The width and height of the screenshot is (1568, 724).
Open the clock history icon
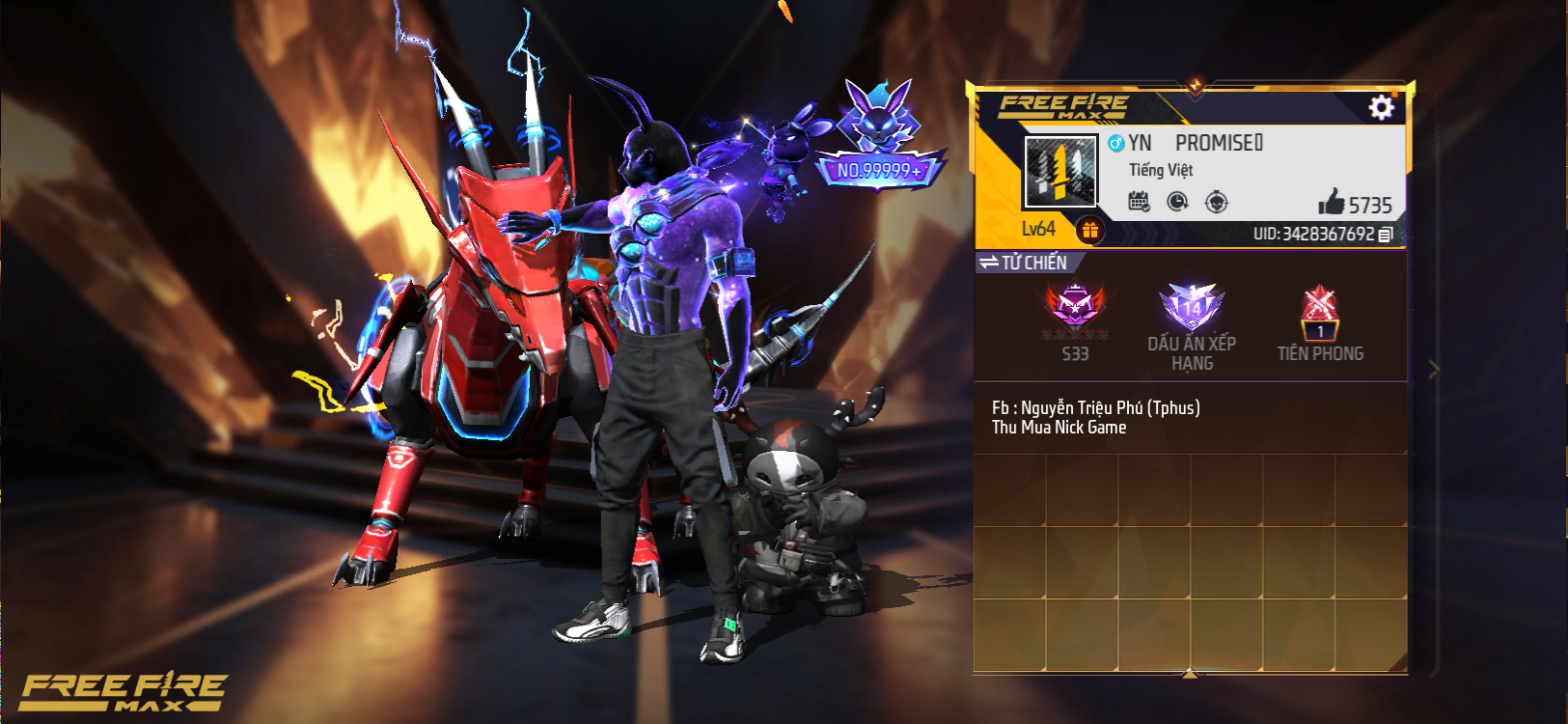point(1177,202)
